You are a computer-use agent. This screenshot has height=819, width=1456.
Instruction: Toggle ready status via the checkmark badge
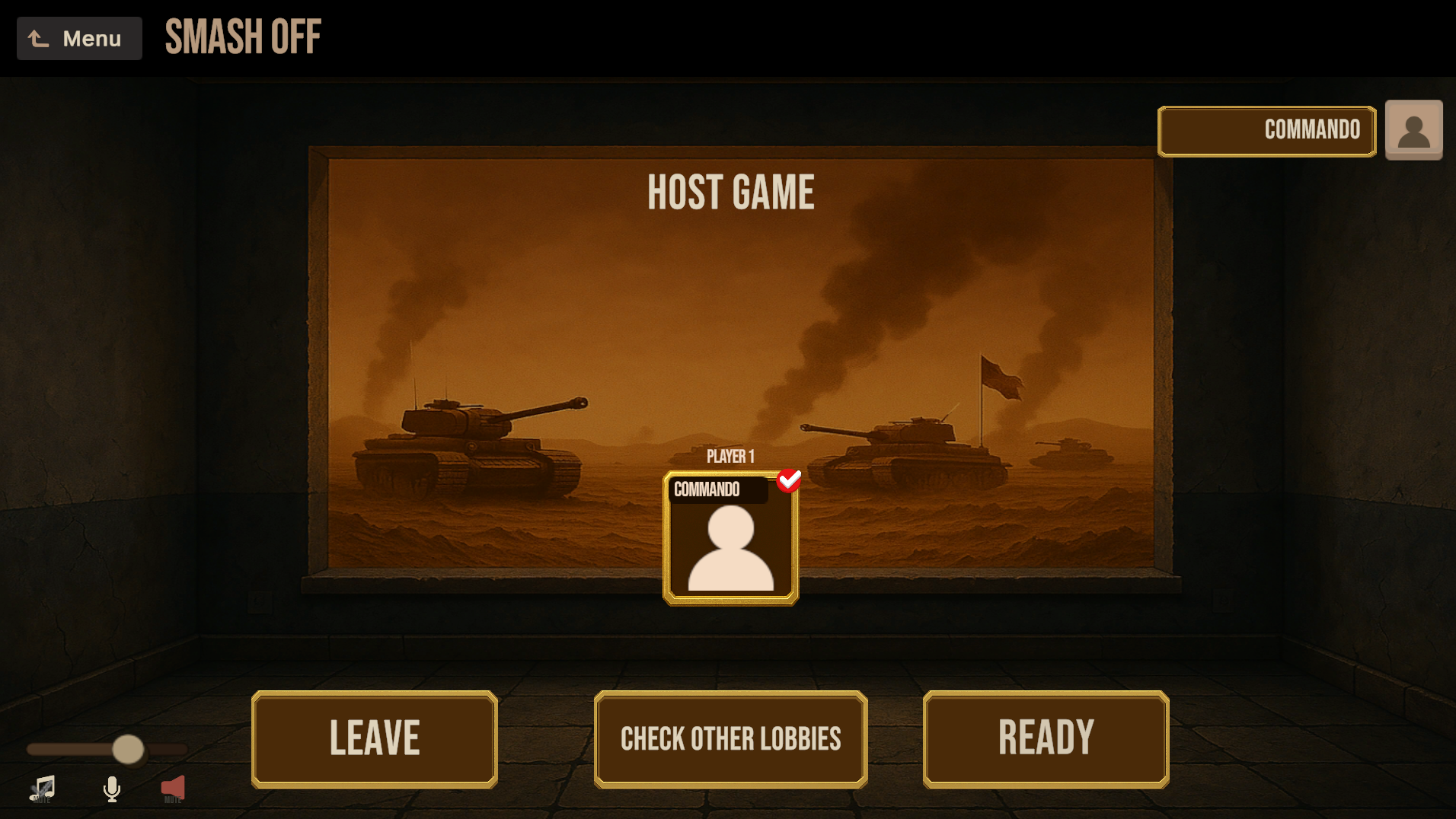click(x=789, y=480)
